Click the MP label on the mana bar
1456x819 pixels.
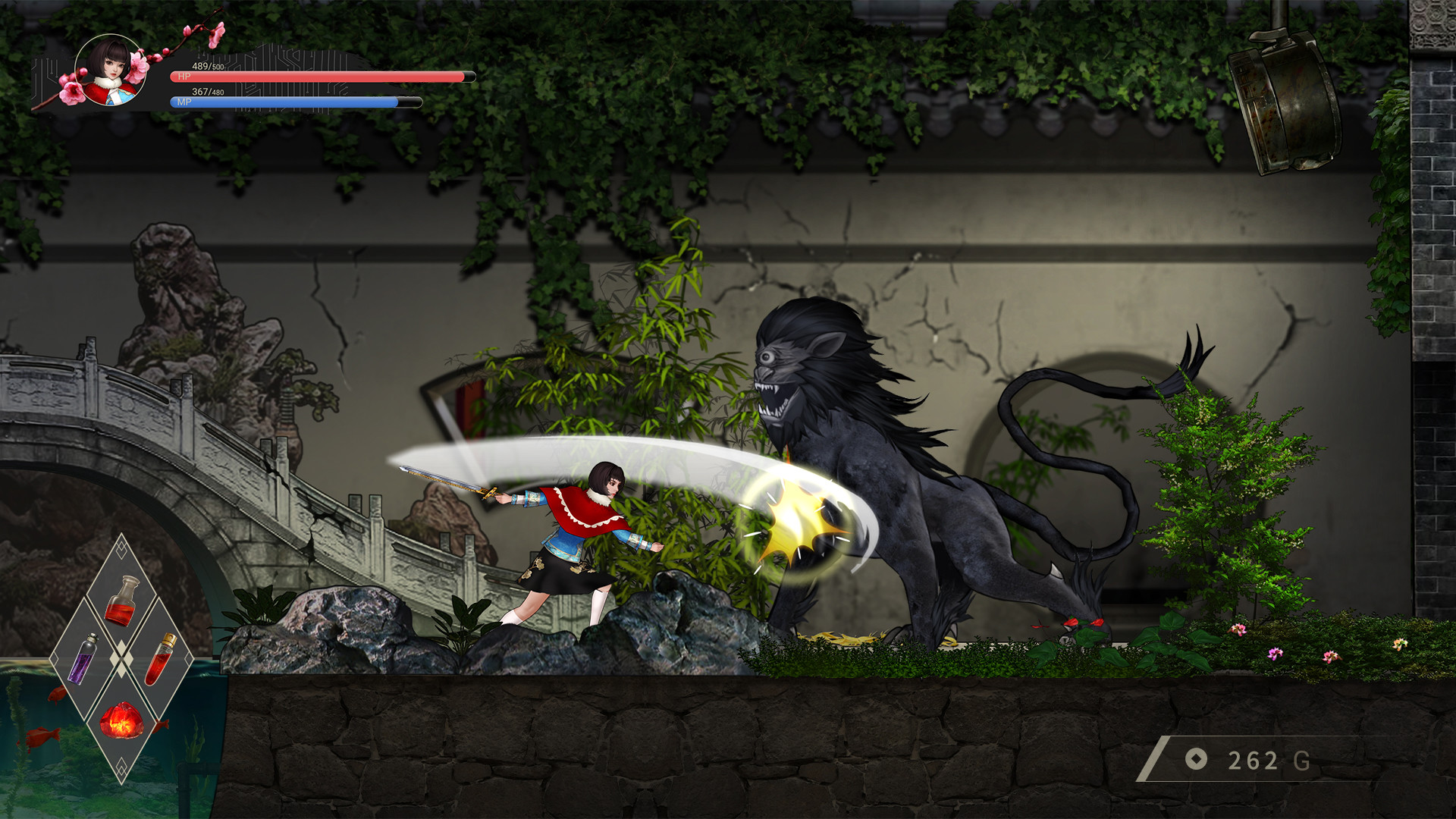click(184, 103)
